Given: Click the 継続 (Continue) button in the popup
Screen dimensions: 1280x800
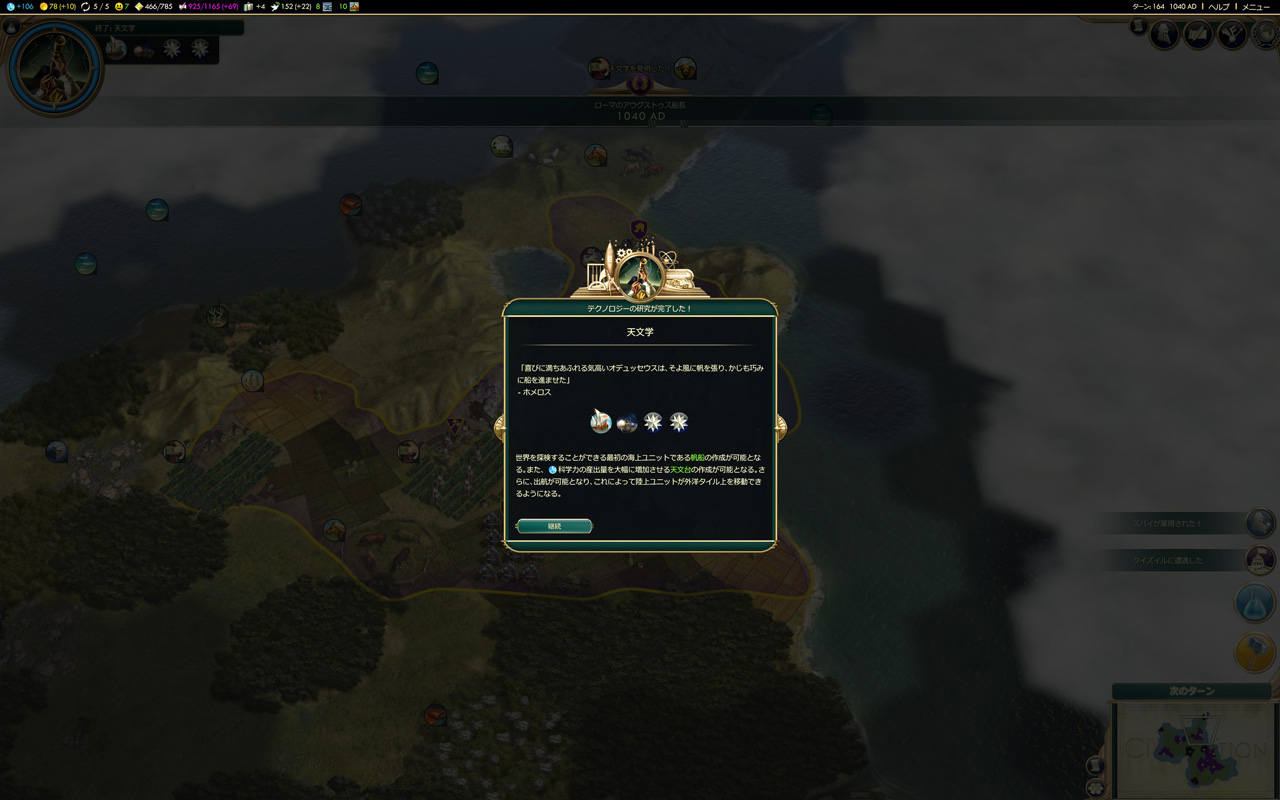Looking at the screenshot, I should tap(555, 526).
